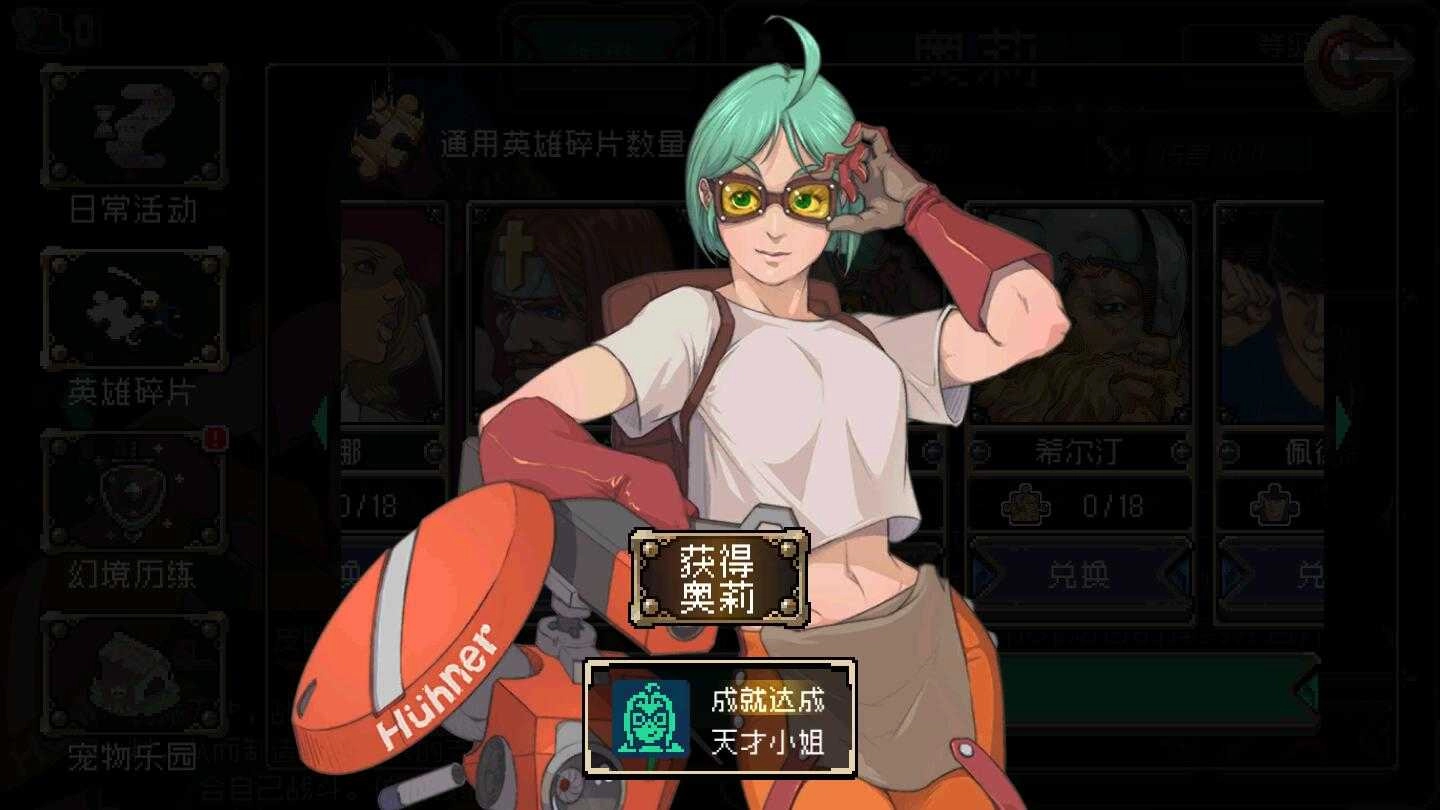
Task: Click the player avatar icon at top left
Action: click(x=30, y=25)
